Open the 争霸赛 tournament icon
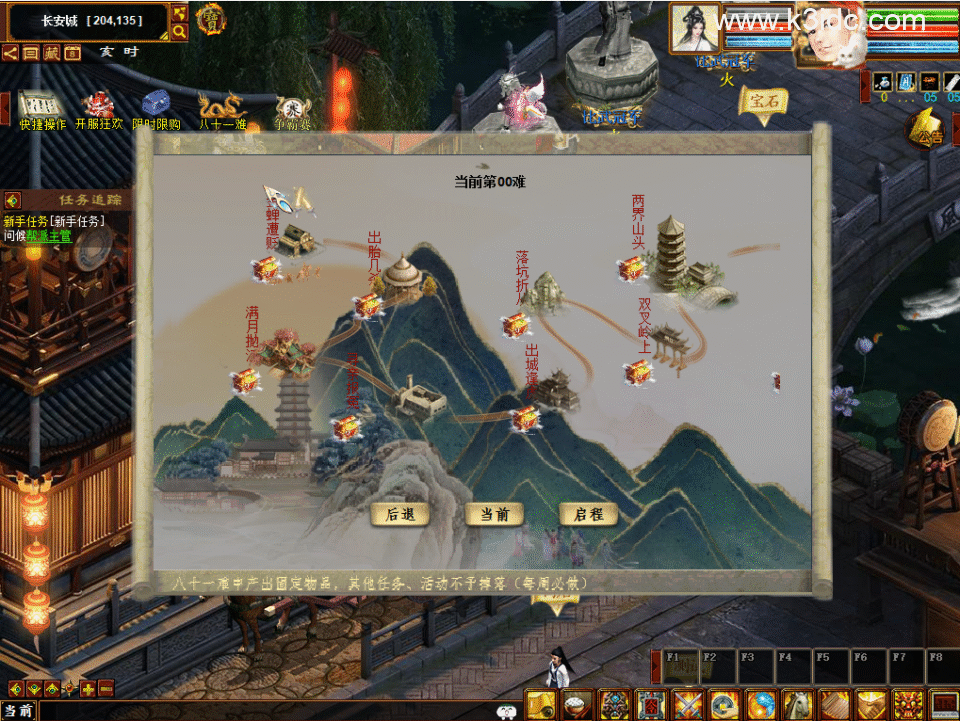The width and height of the screenshot is (960, 721). tap(292, 108)
